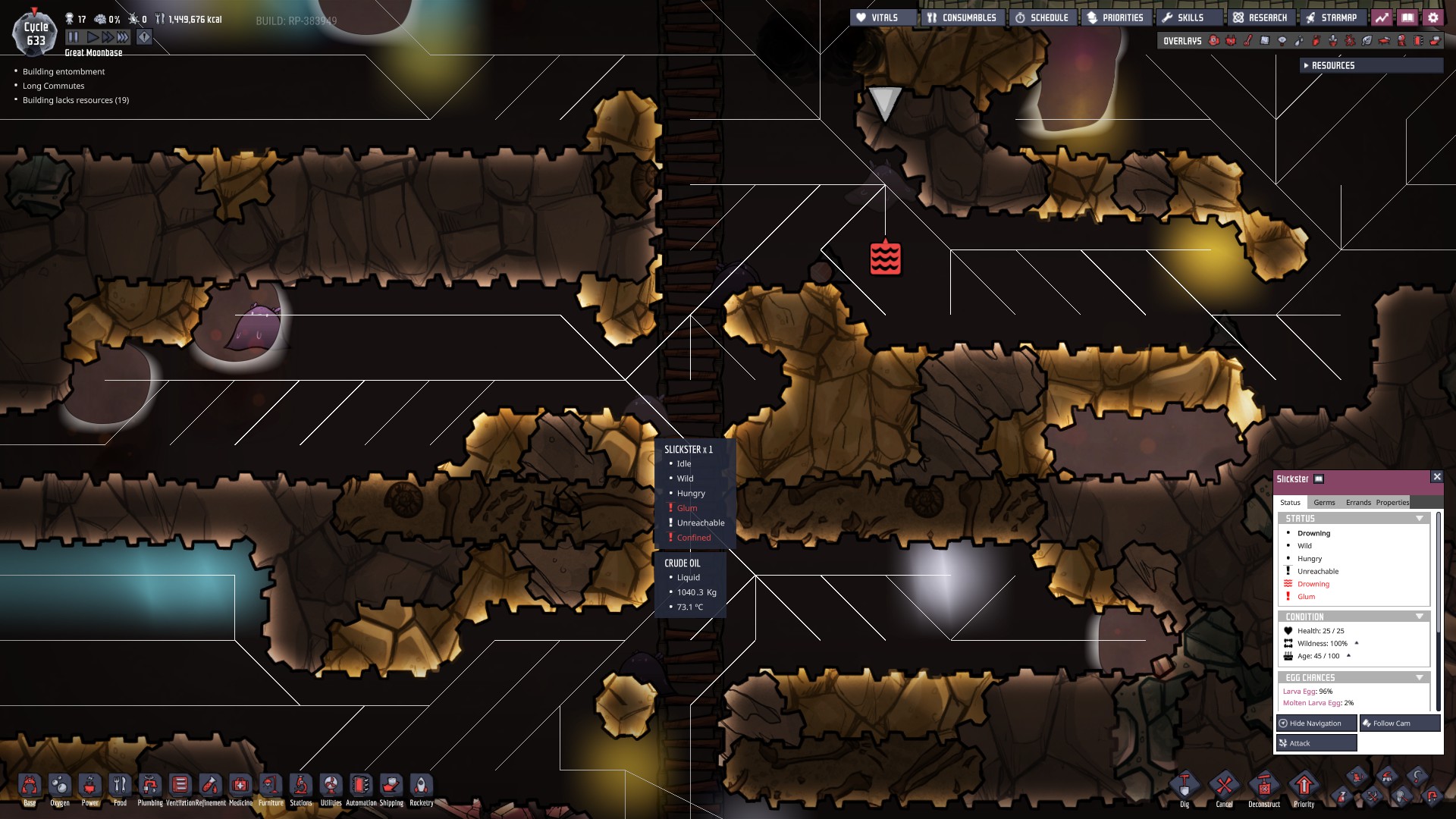Switch to the Germs tab
Image resolution: width=1456 pixels, height=819 pixels.
pos(1326,502)
